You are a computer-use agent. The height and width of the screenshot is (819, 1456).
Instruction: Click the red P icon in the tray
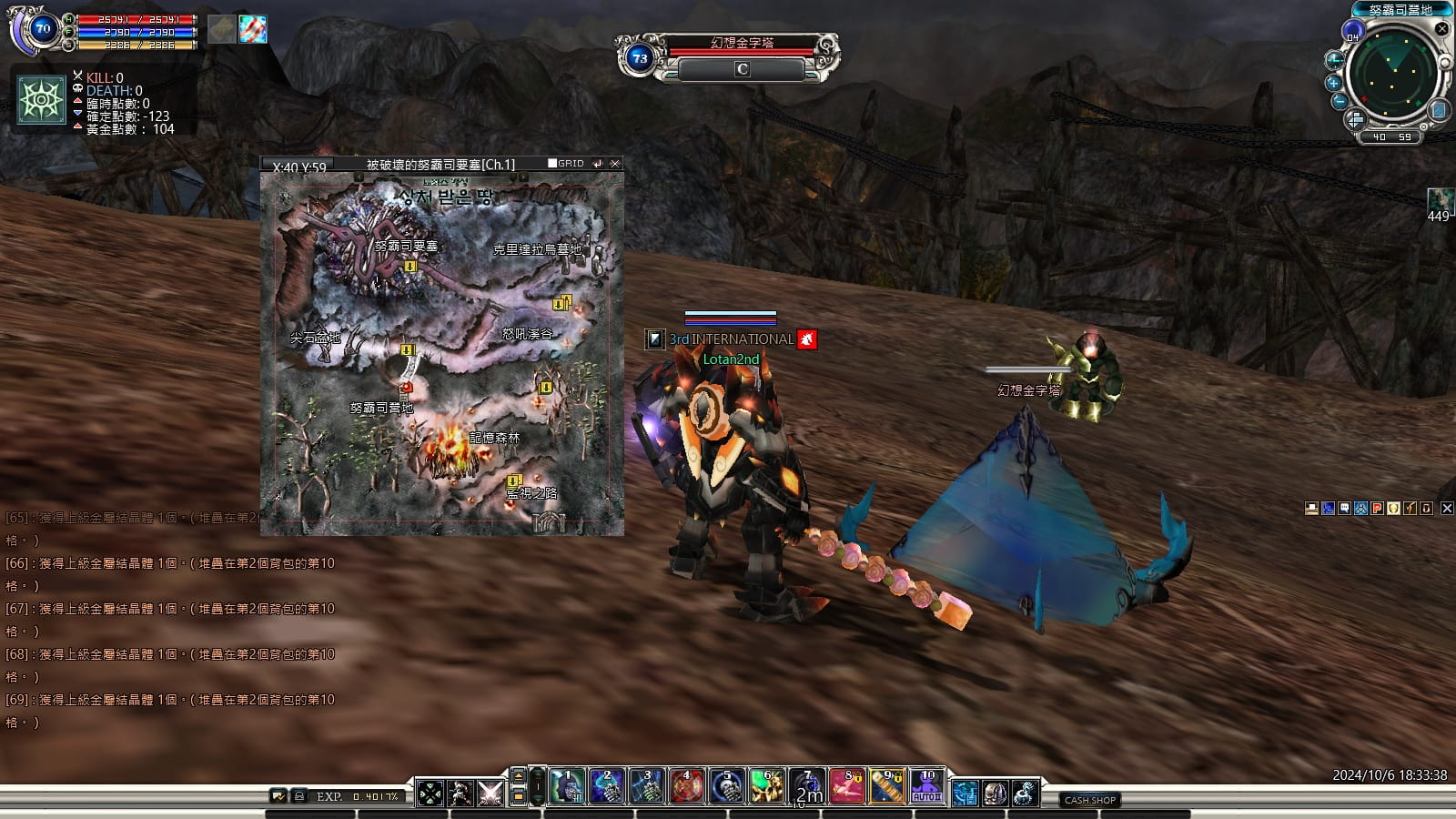[1377, 509]
